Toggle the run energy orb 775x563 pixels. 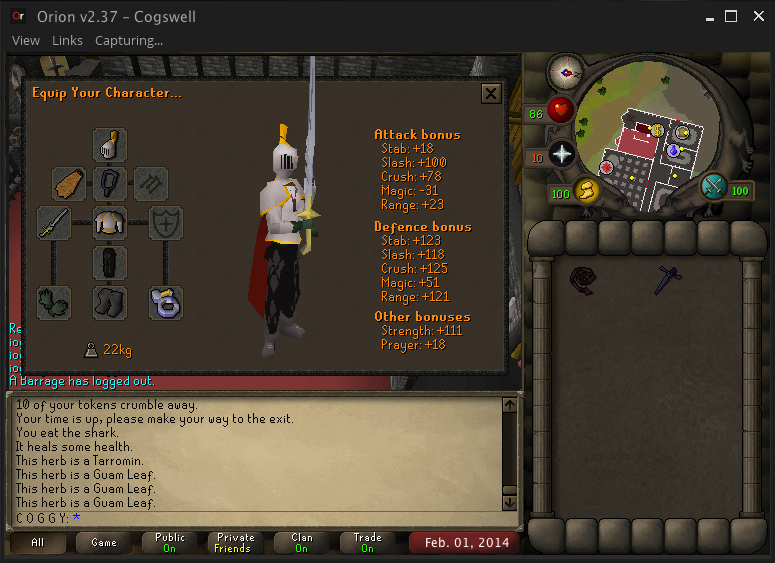(x=585, y=190)
